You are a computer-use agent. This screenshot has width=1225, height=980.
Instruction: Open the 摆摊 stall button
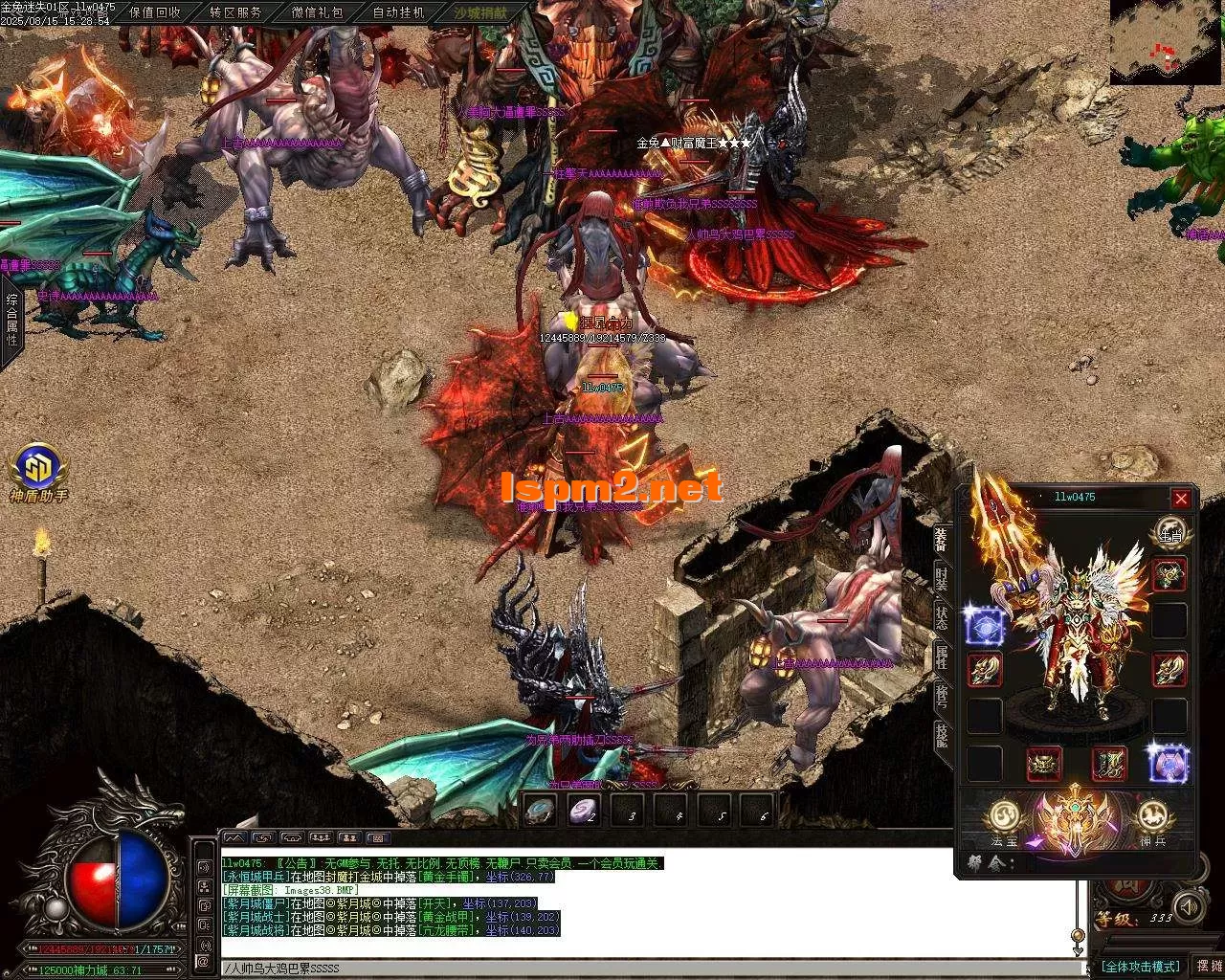1208,967
